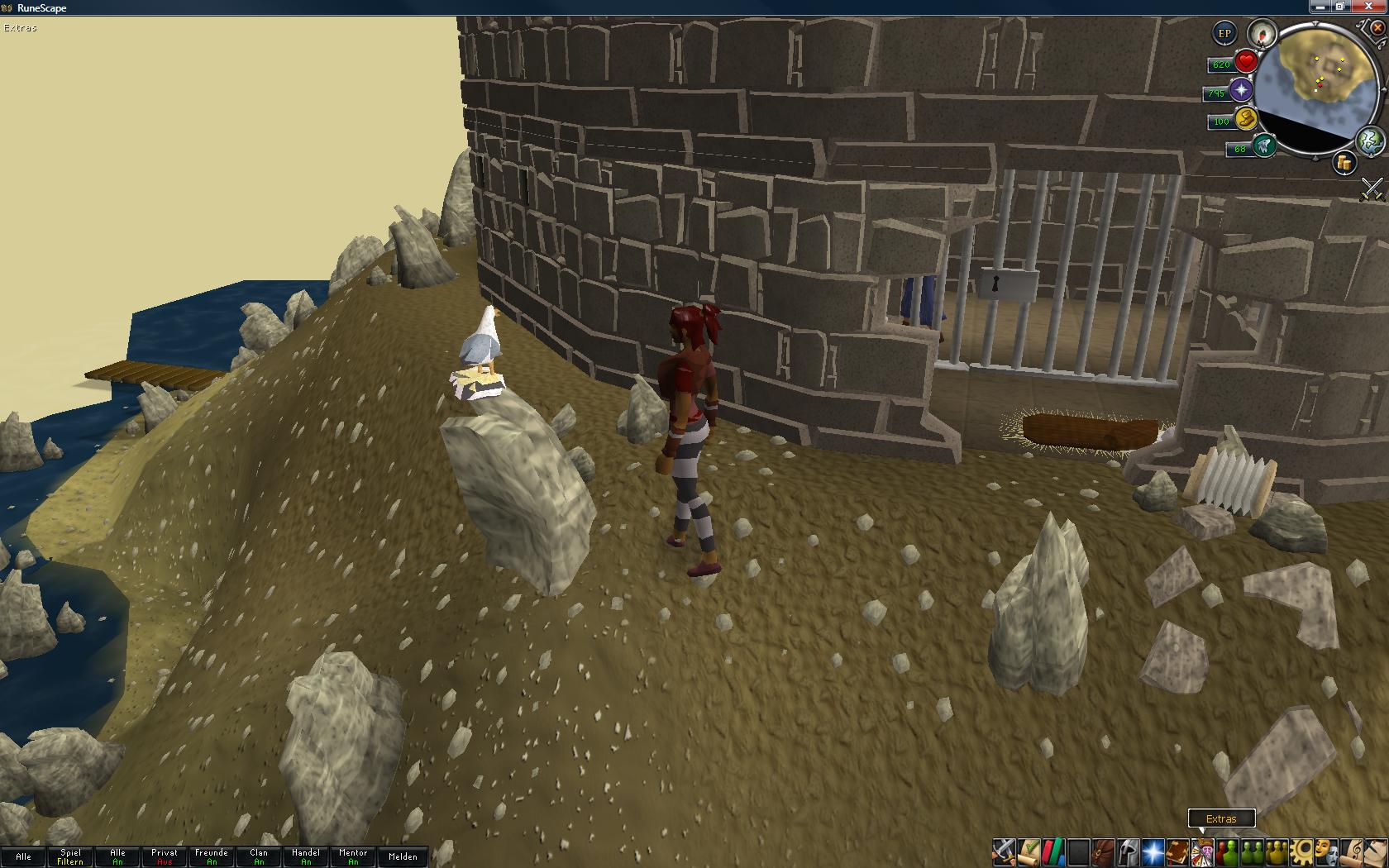Screen dimensions: 1389x868
Task: Click the compass to face north
Action: pos(1262,34)
